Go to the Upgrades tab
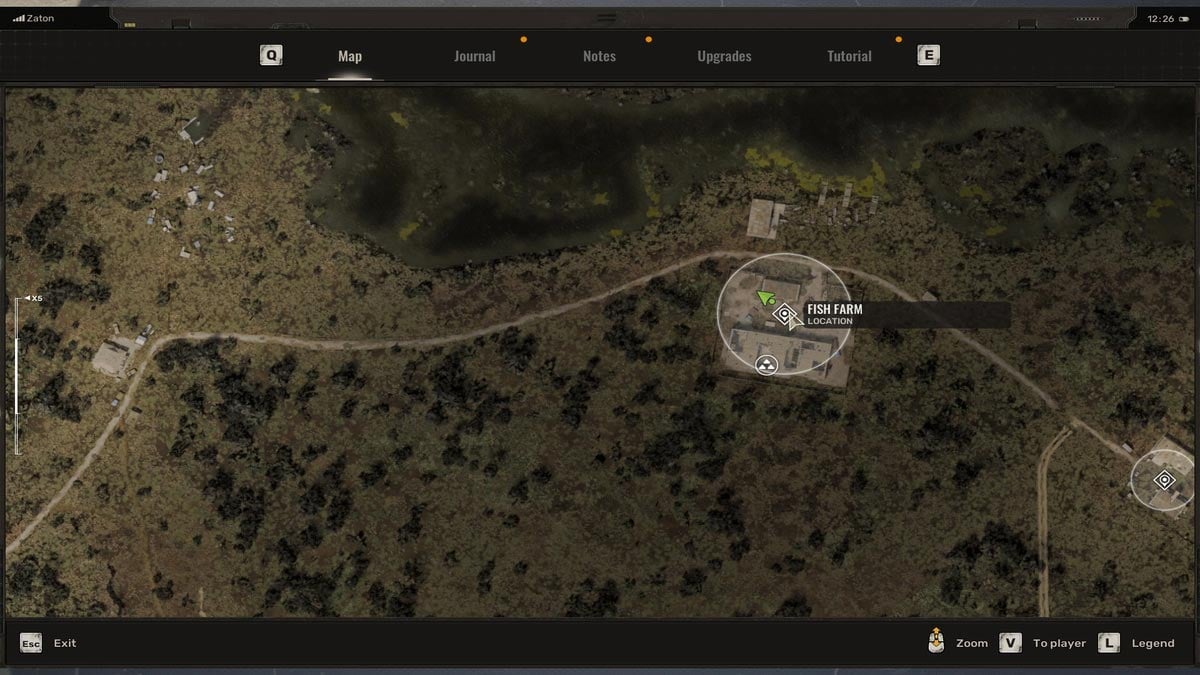 724,57
